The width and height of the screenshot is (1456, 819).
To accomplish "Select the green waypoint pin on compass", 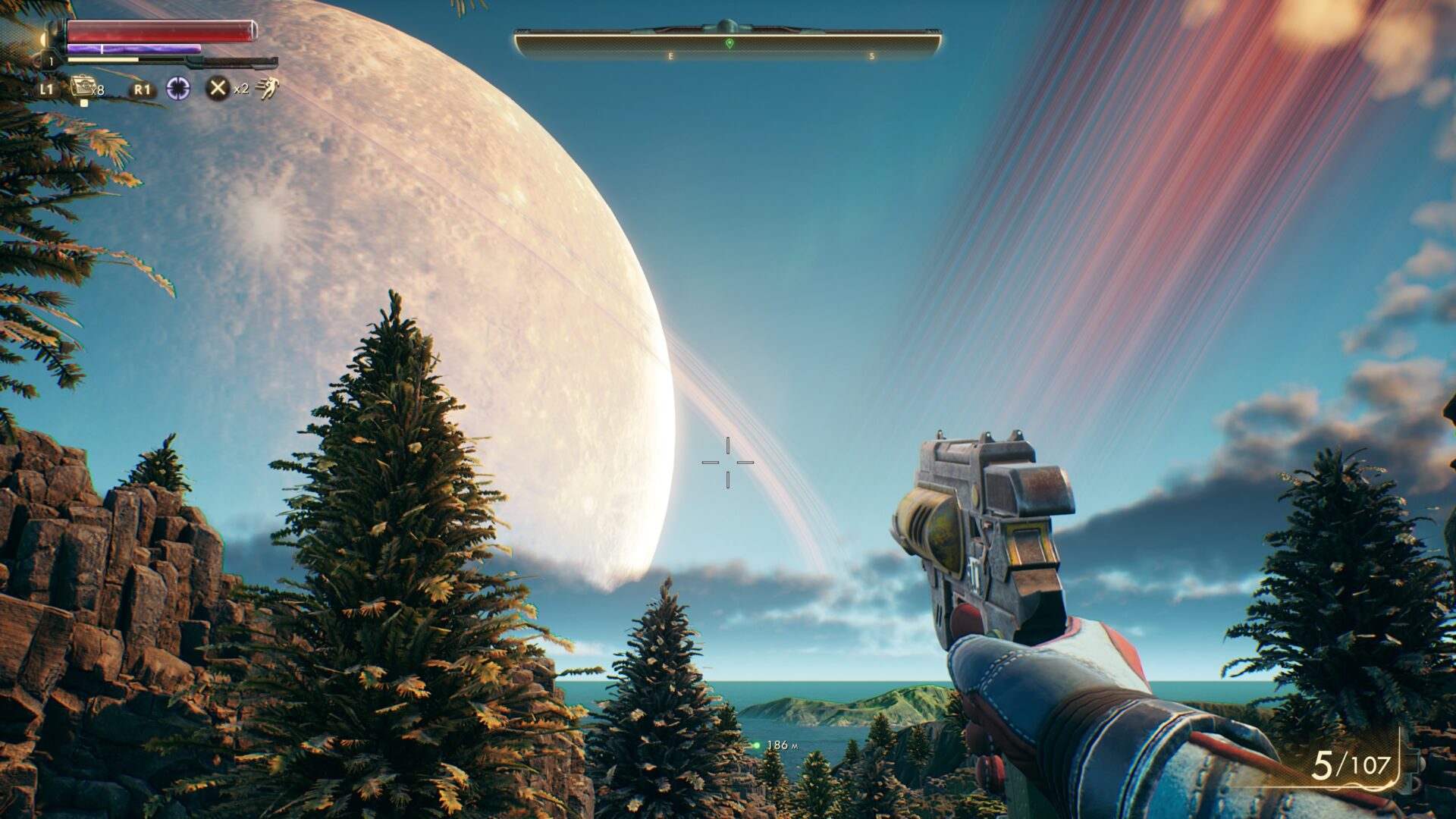I will 730,44.
